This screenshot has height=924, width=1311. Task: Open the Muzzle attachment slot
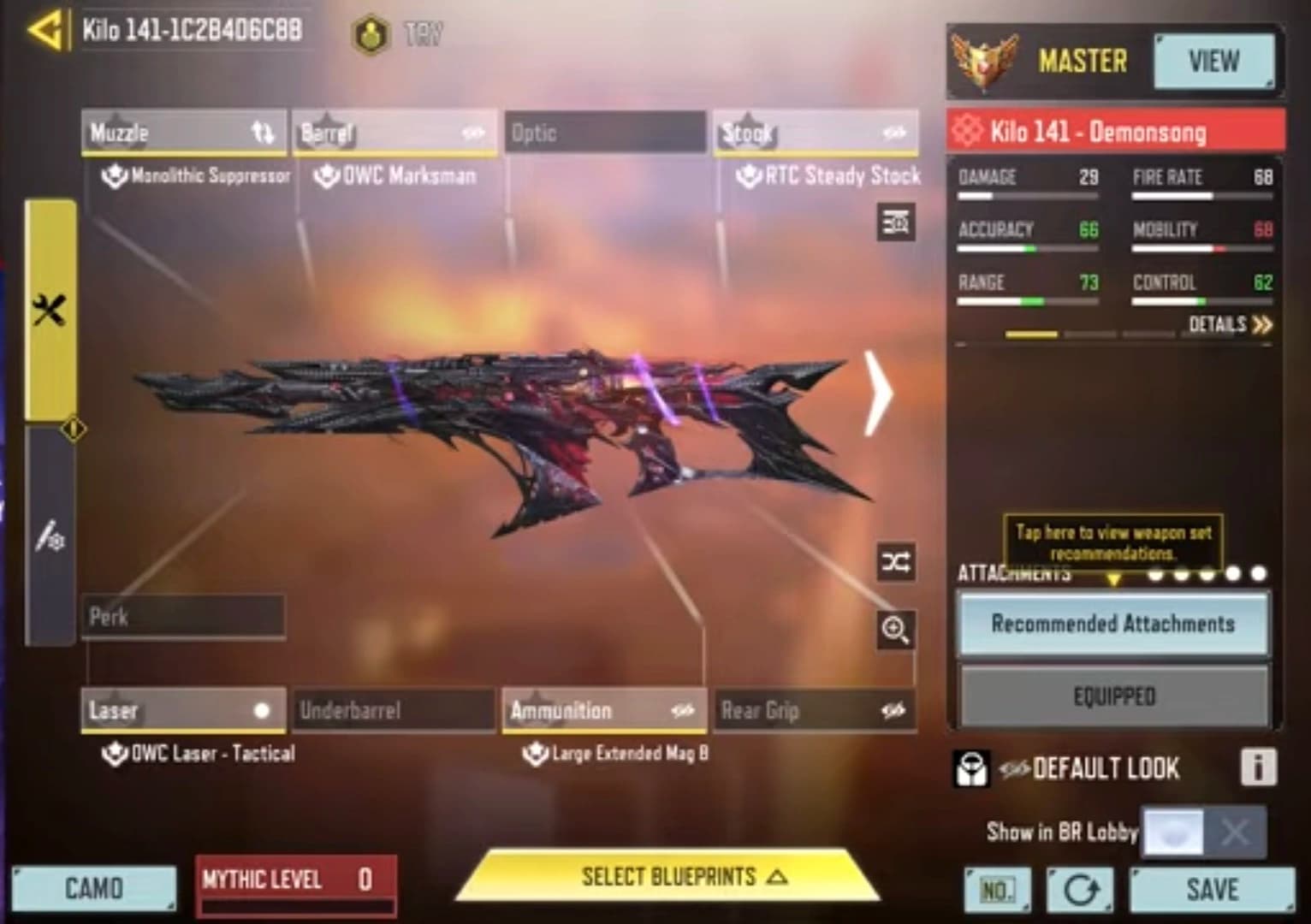coord(182,133)
